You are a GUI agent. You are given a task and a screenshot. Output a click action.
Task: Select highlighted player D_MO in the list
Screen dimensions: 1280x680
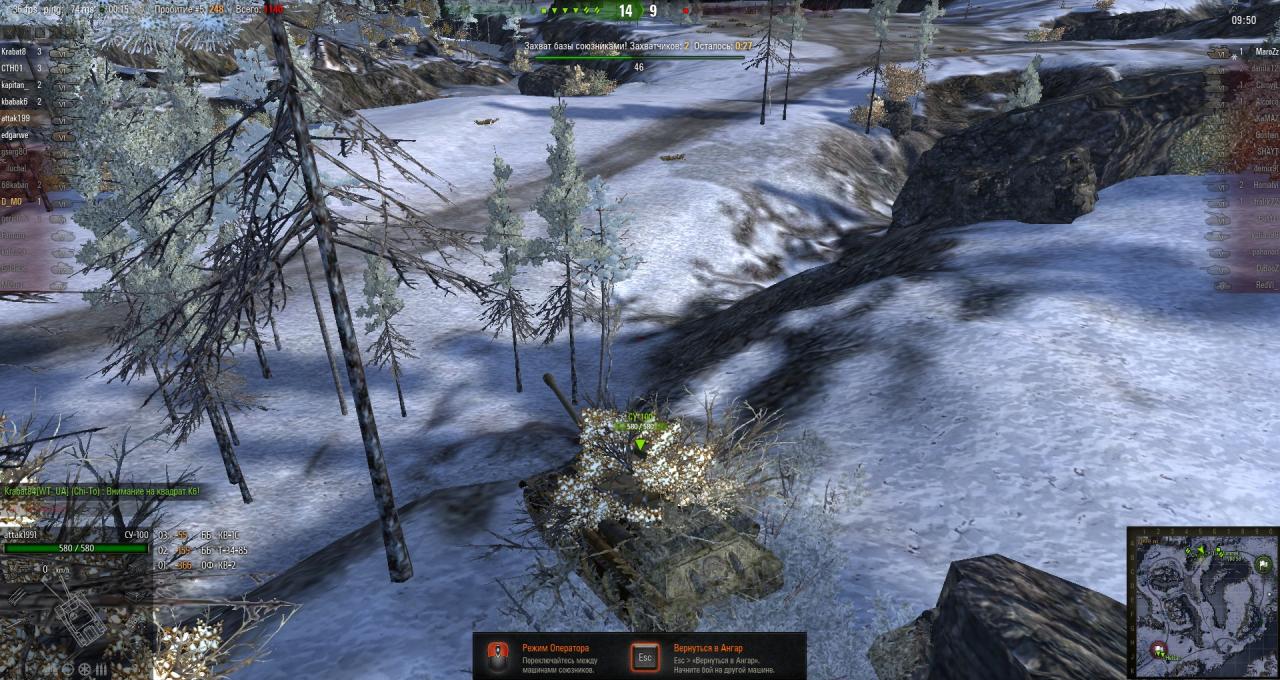tap(12, 201)
